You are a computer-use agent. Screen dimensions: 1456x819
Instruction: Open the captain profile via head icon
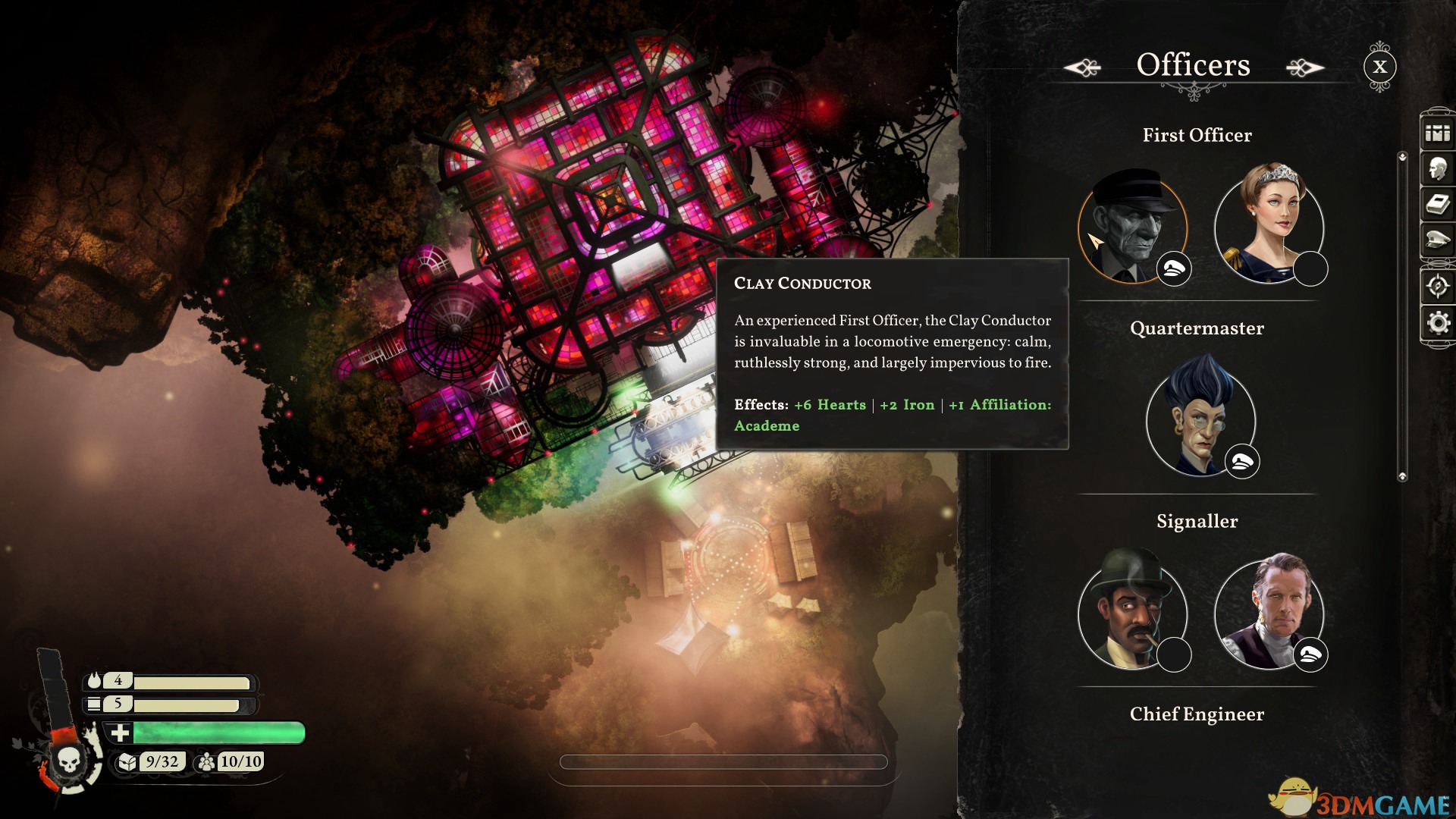[x=1439, y=170]
